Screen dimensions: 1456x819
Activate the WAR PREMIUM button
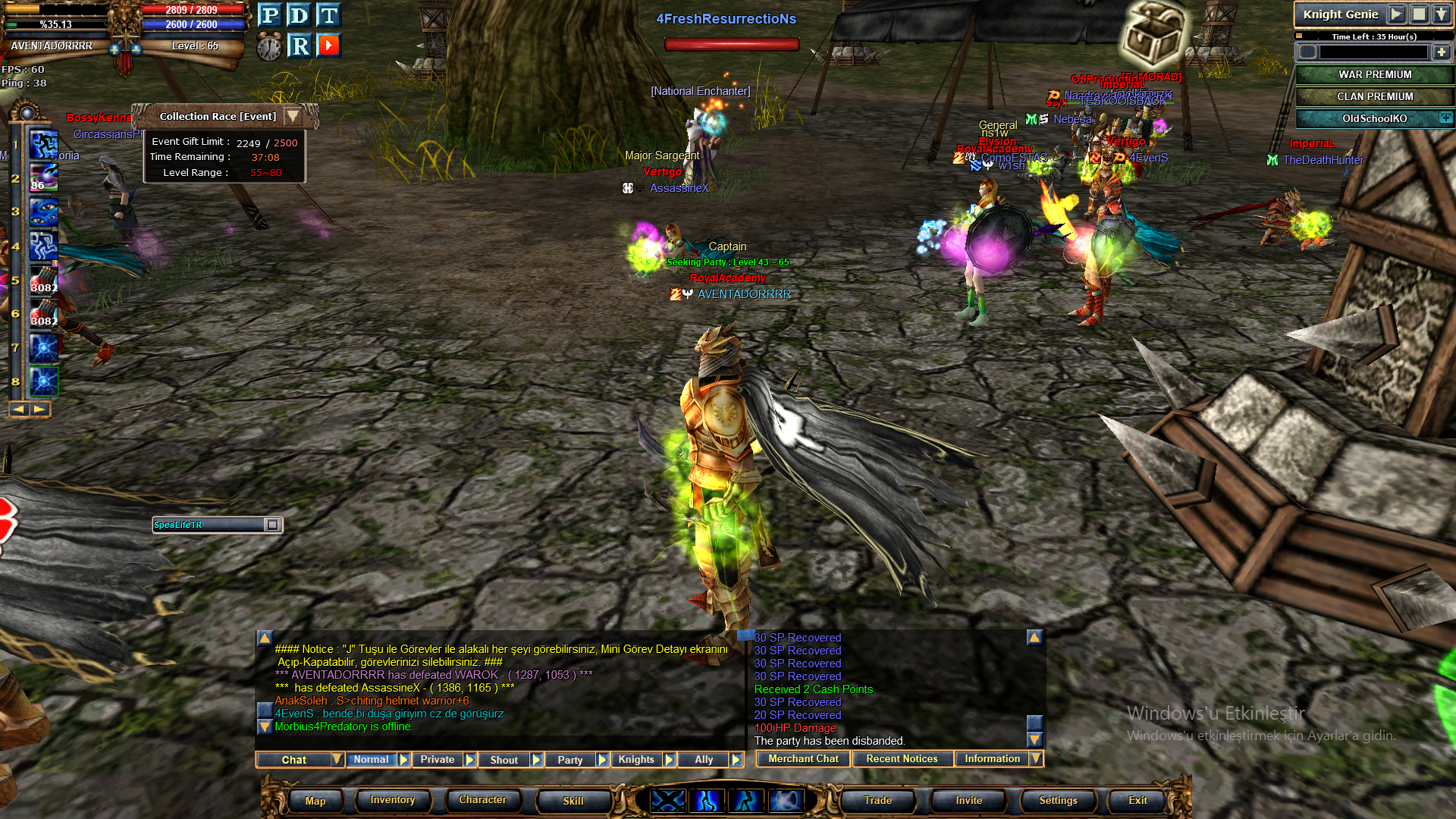coord(1374,74)
